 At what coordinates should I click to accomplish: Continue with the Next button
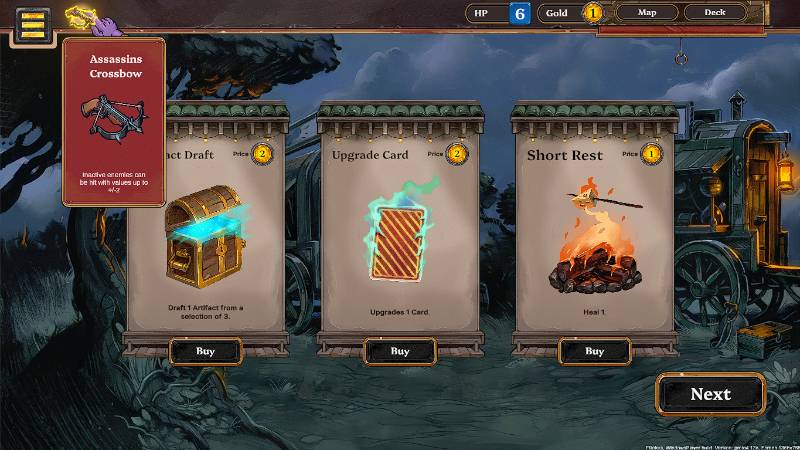[x=710, y=394]
